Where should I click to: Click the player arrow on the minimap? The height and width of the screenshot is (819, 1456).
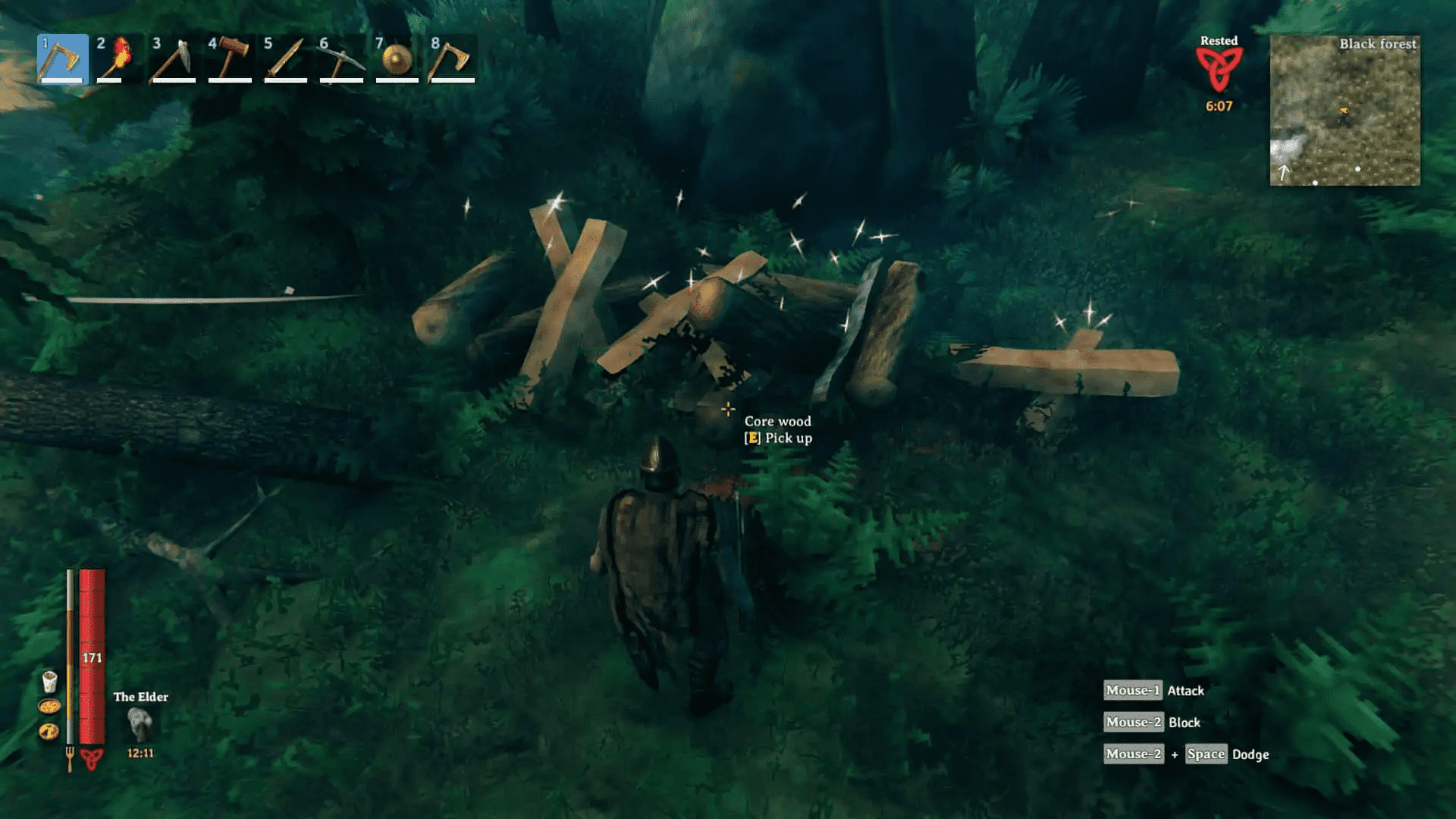click(x=1342, y=111)
